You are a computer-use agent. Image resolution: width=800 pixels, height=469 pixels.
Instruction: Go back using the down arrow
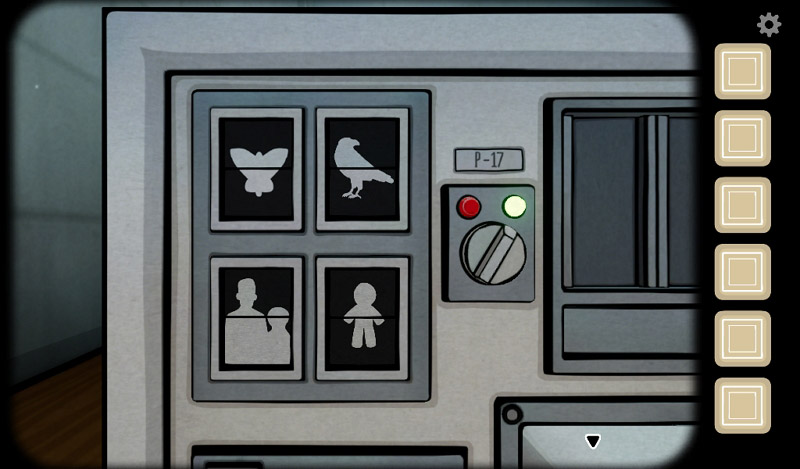[593, 441]
